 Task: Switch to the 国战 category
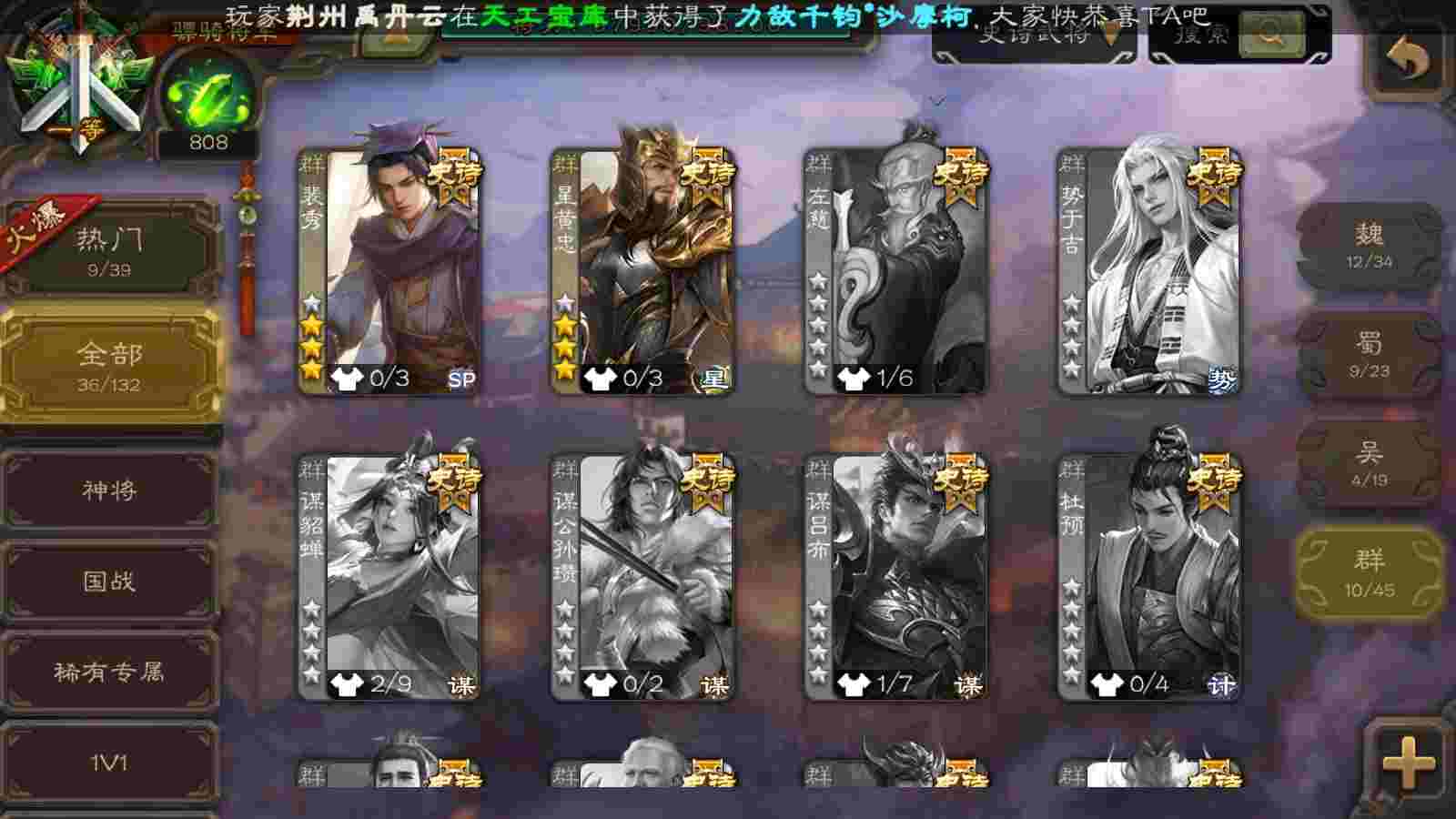(x=109, y=581)
